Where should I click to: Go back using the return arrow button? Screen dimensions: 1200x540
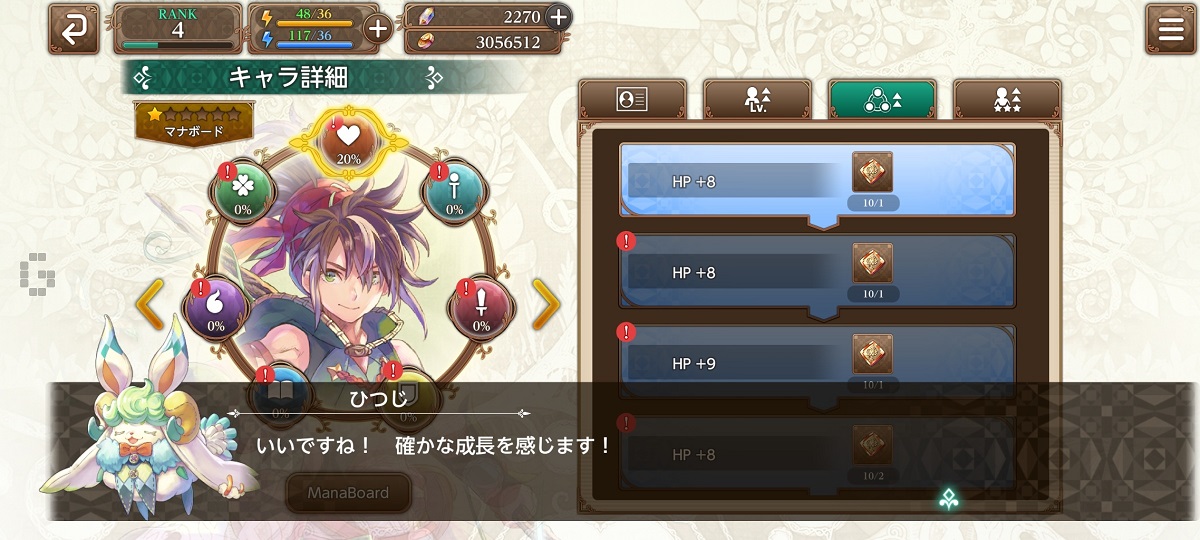[74, 28]
